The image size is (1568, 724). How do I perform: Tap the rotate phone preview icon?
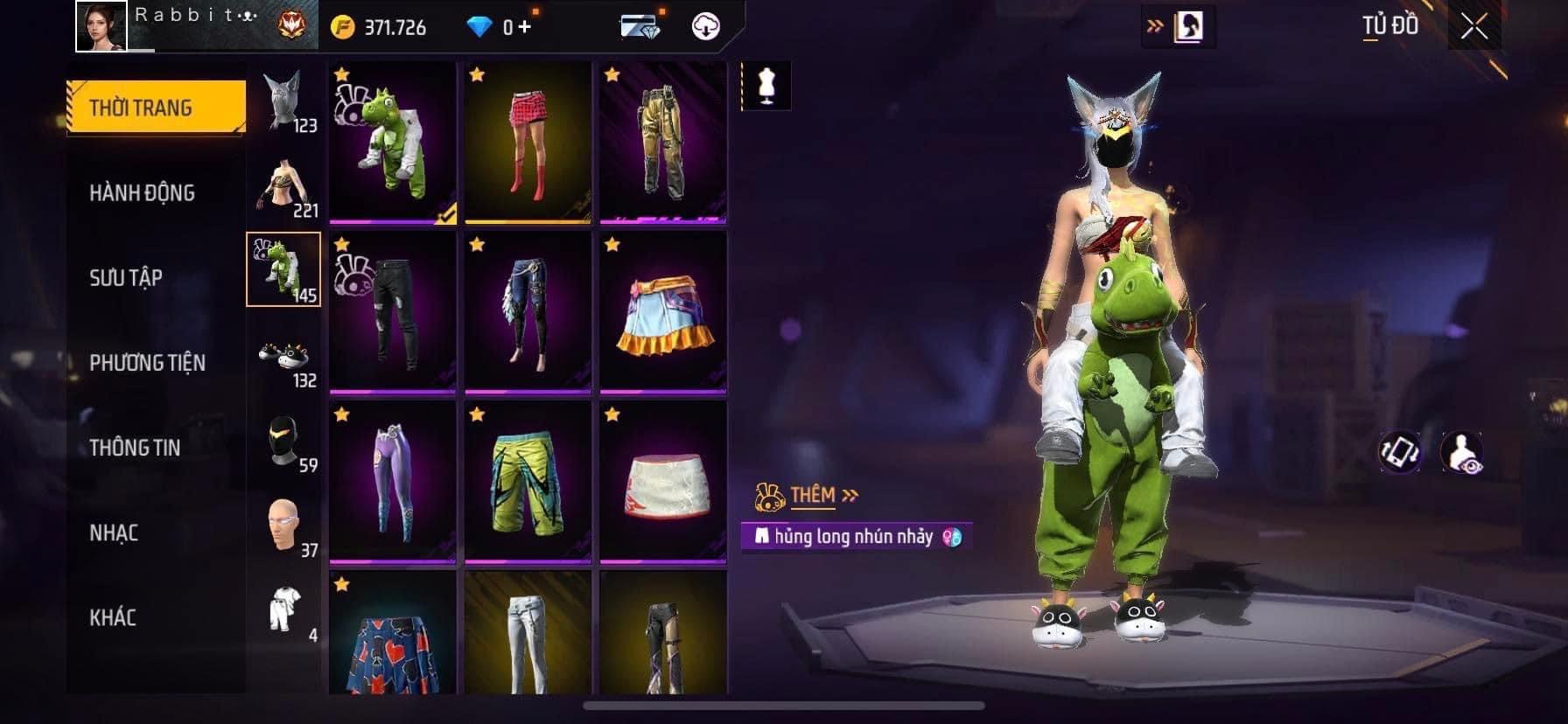(1398, 451)
